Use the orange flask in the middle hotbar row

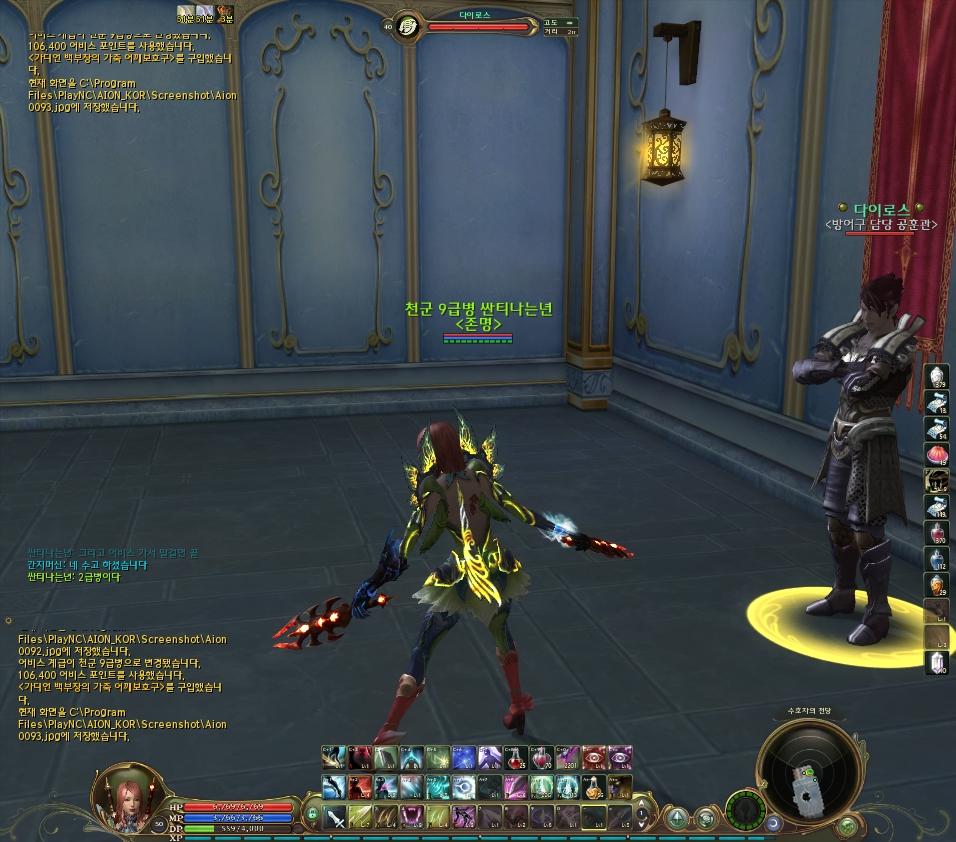coord(595,788)
